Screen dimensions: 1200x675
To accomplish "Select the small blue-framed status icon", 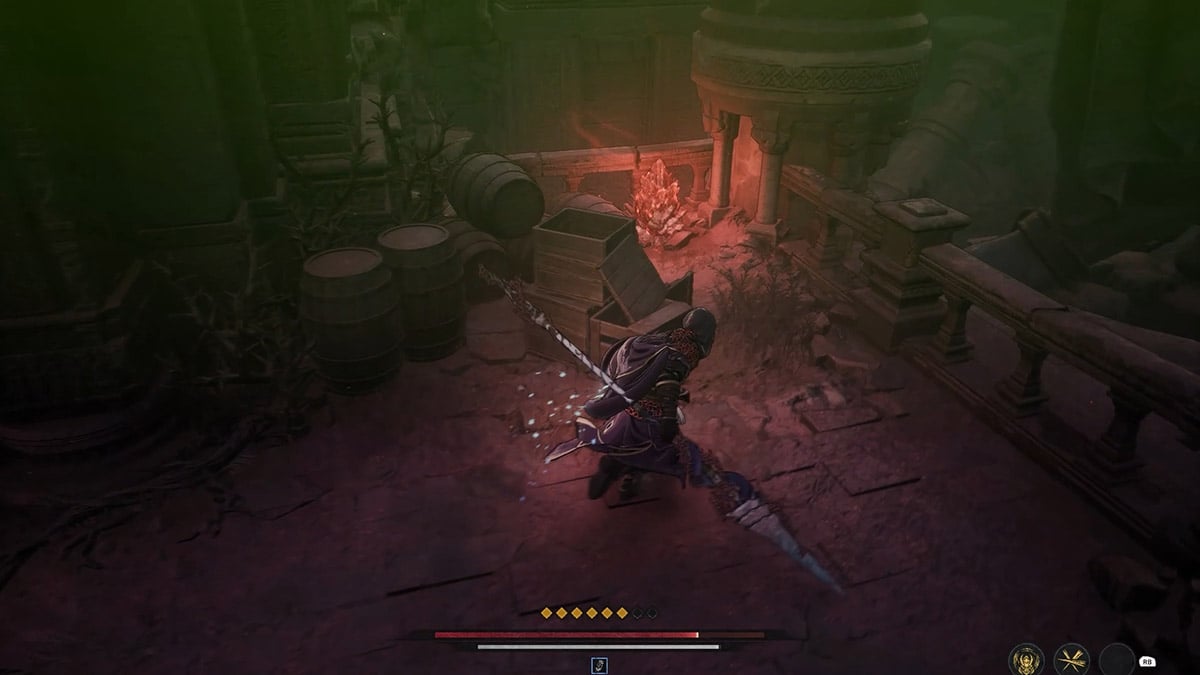I will (x=599, y=664).
